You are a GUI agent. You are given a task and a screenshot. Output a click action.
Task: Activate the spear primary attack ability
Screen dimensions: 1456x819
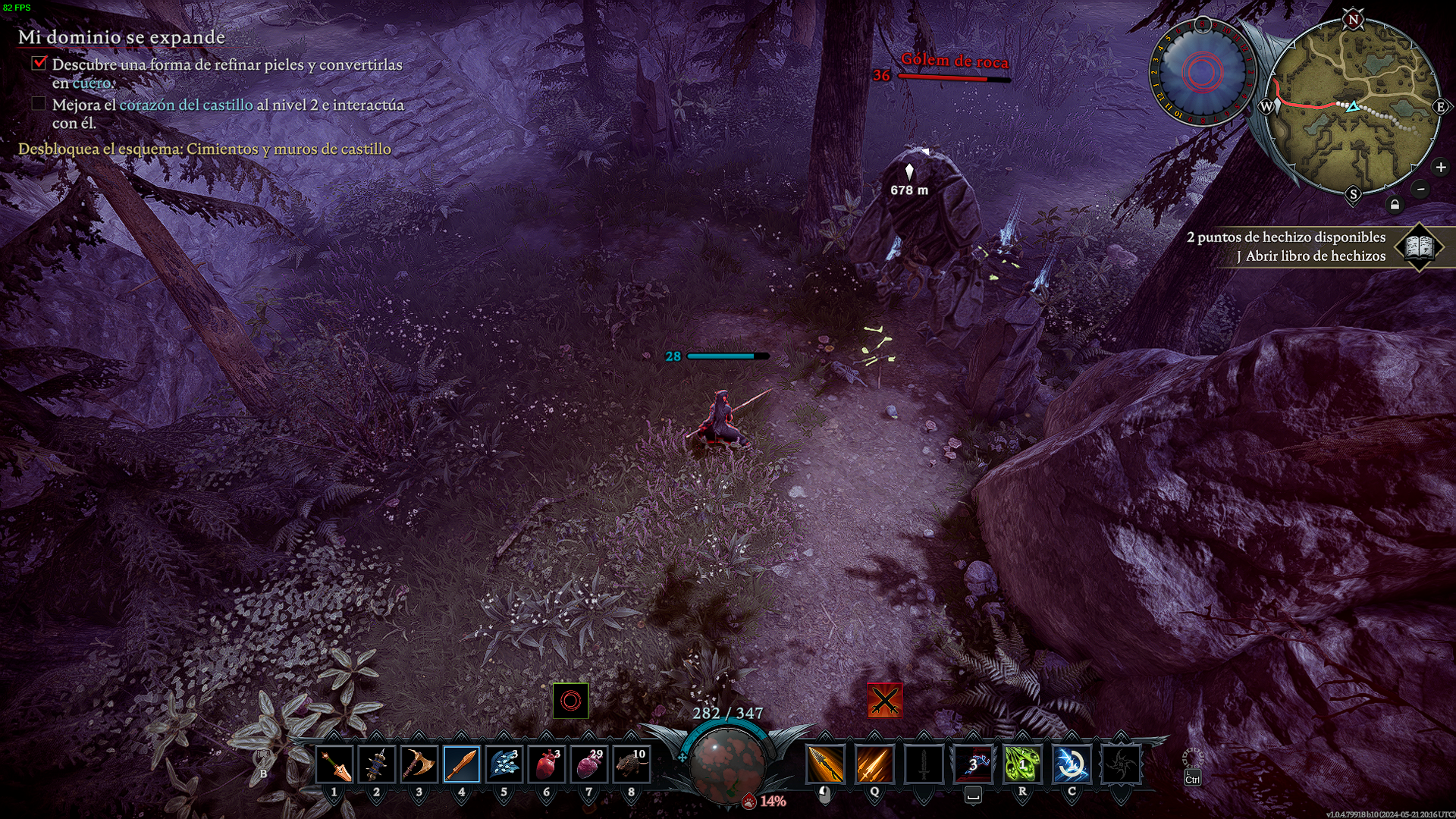[x=825, y=764]
